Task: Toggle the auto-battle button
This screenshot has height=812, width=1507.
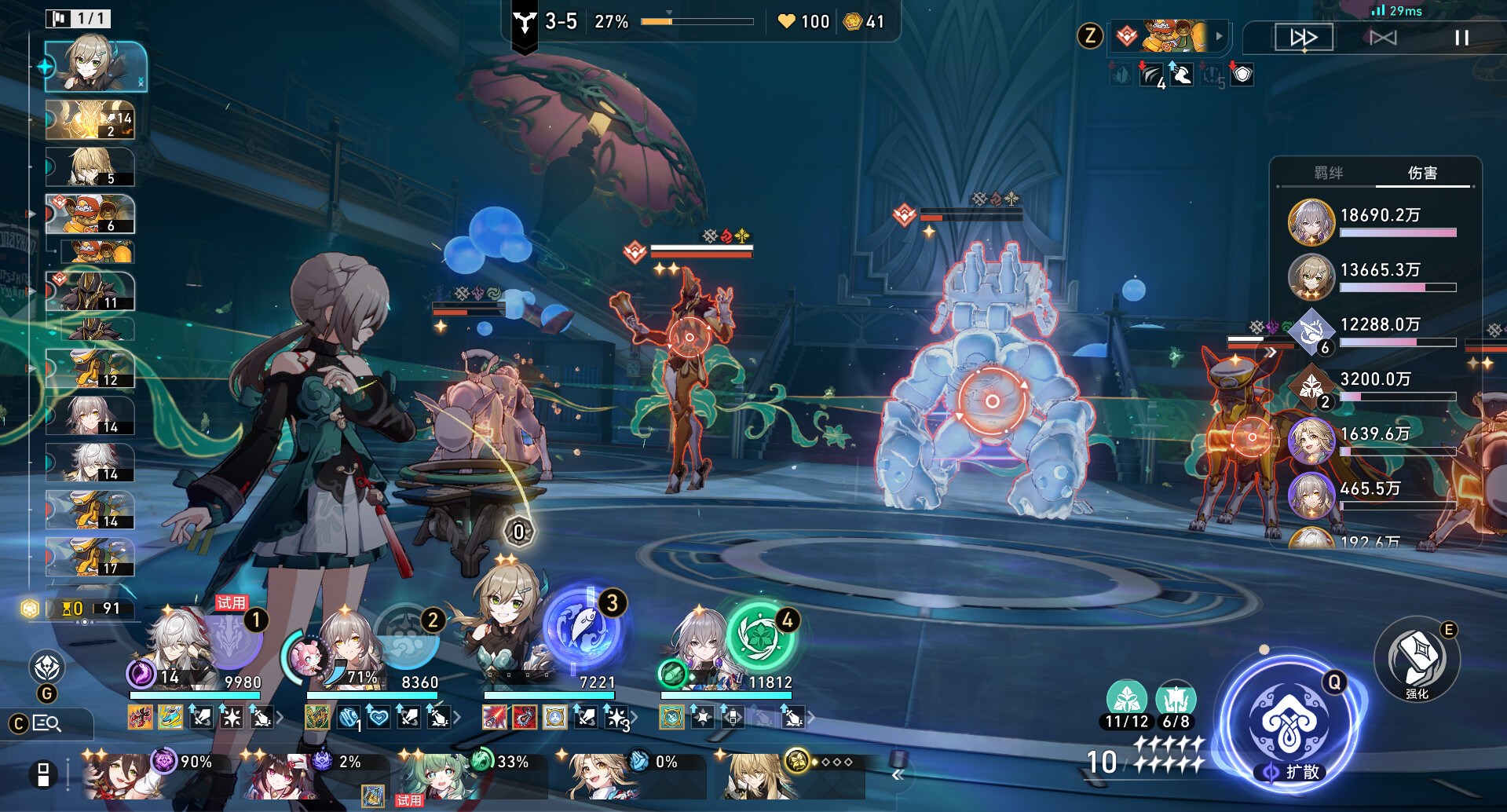Action: coord(1383,38)
